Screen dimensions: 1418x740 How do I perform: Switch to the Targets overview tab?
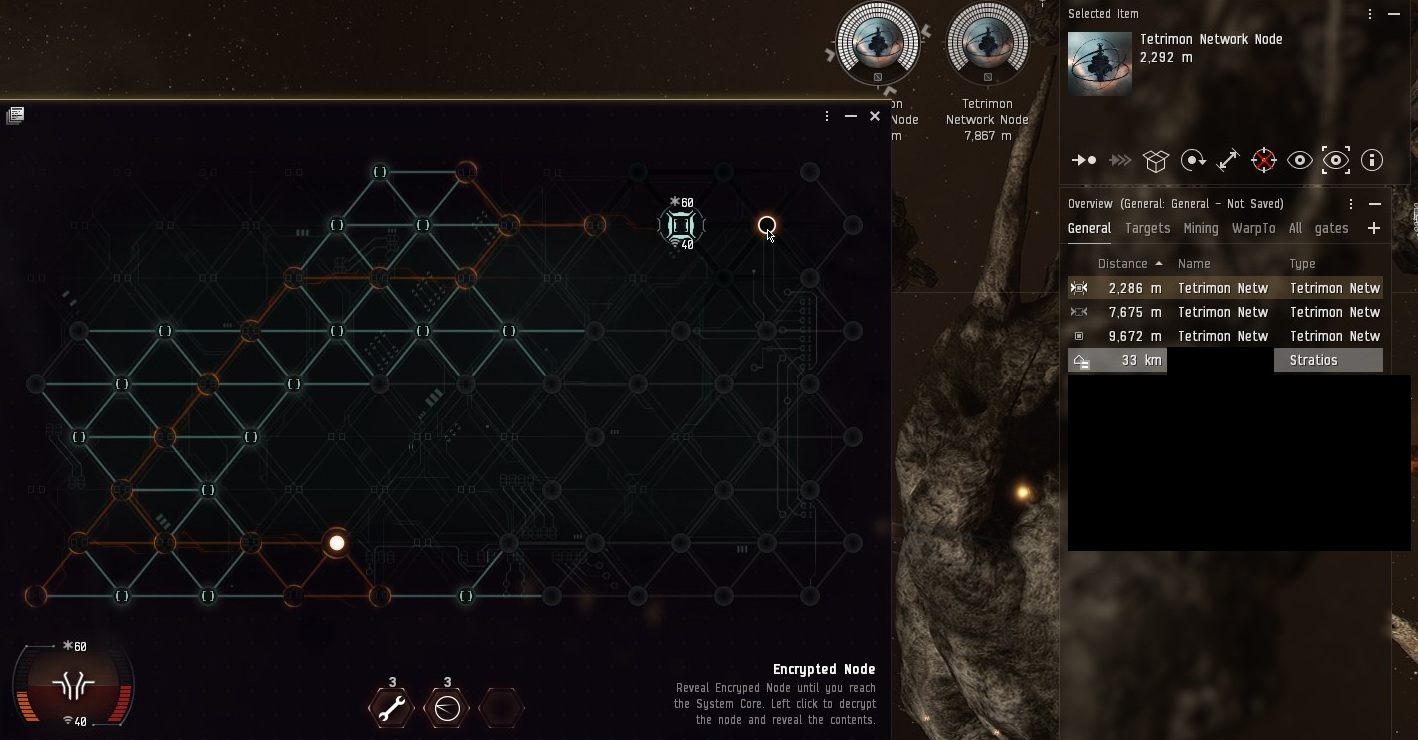[1147, 228]
